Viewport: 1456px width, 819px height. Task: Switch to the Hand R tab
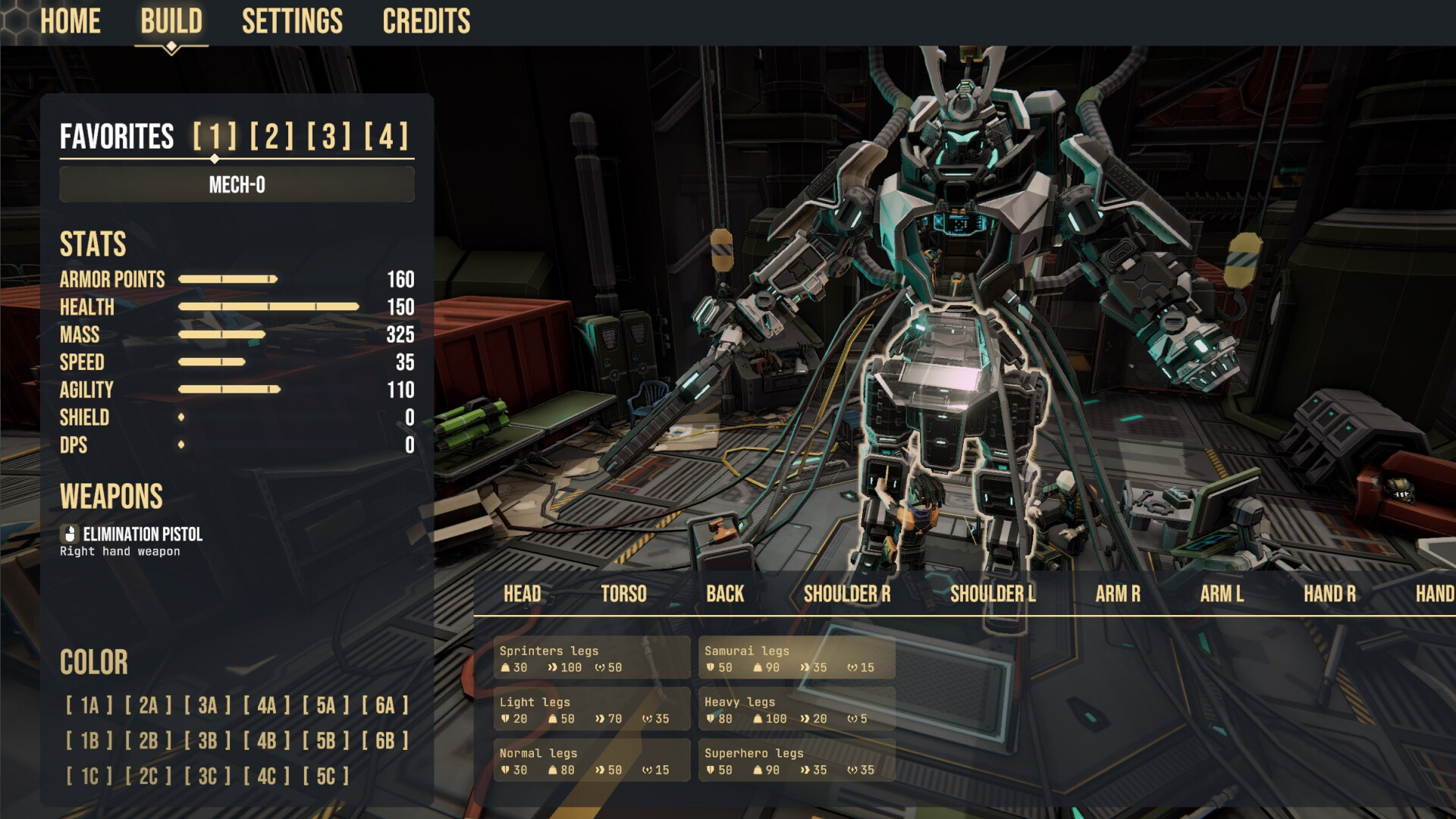click(1329, 594)
